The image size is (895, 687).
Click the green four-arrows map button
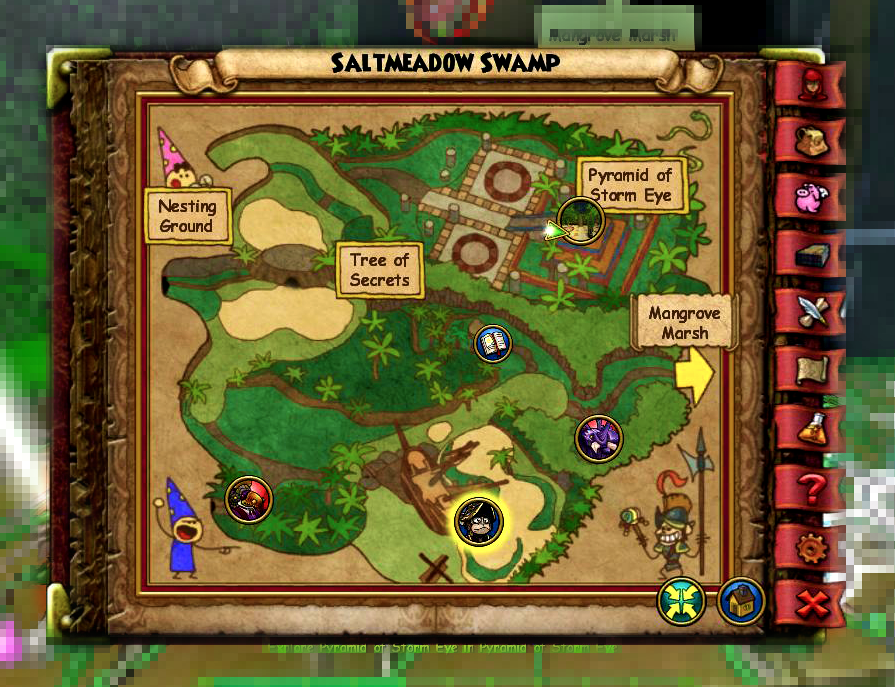(x=681, y=602)
